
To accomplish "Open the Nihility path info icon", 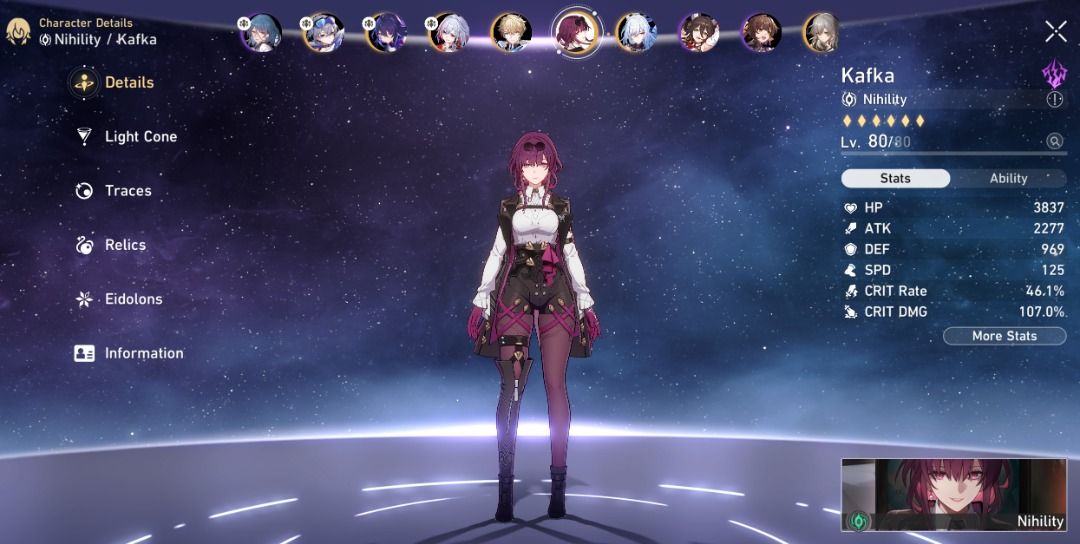I will click(1054, 99).
